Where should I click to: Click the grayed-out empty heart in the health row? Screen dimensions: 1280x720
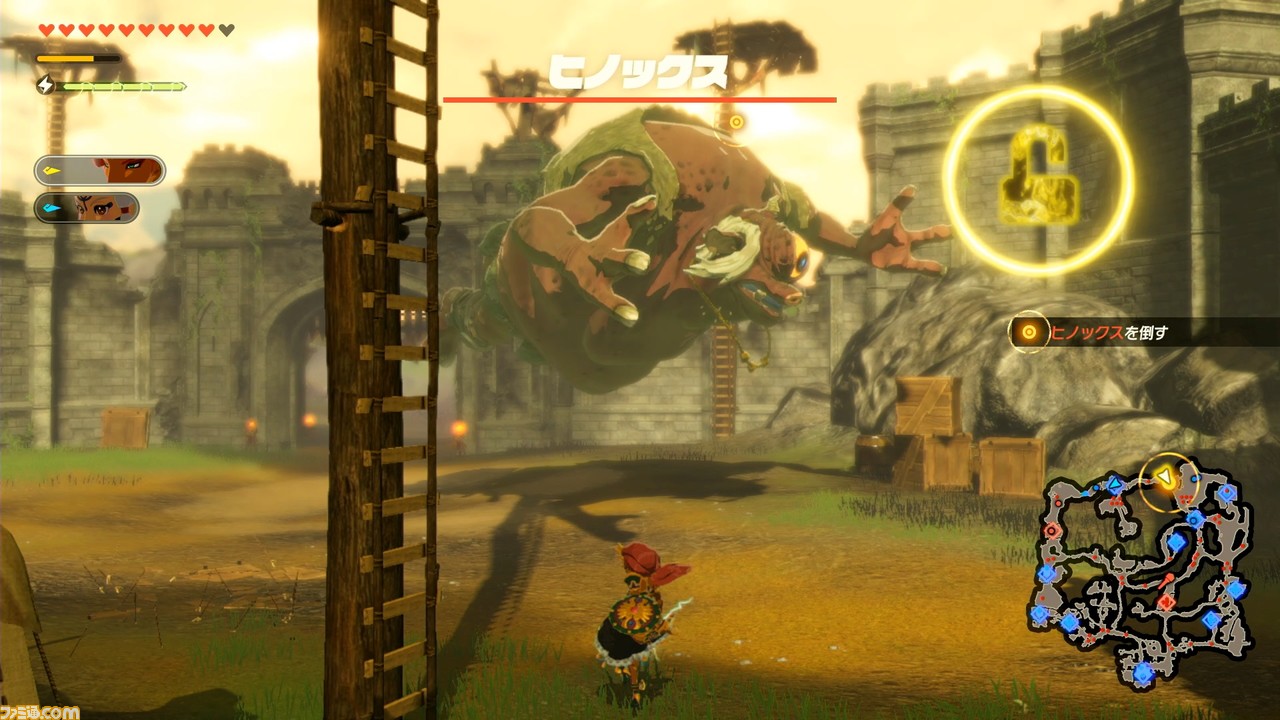(x=225, y=30)
